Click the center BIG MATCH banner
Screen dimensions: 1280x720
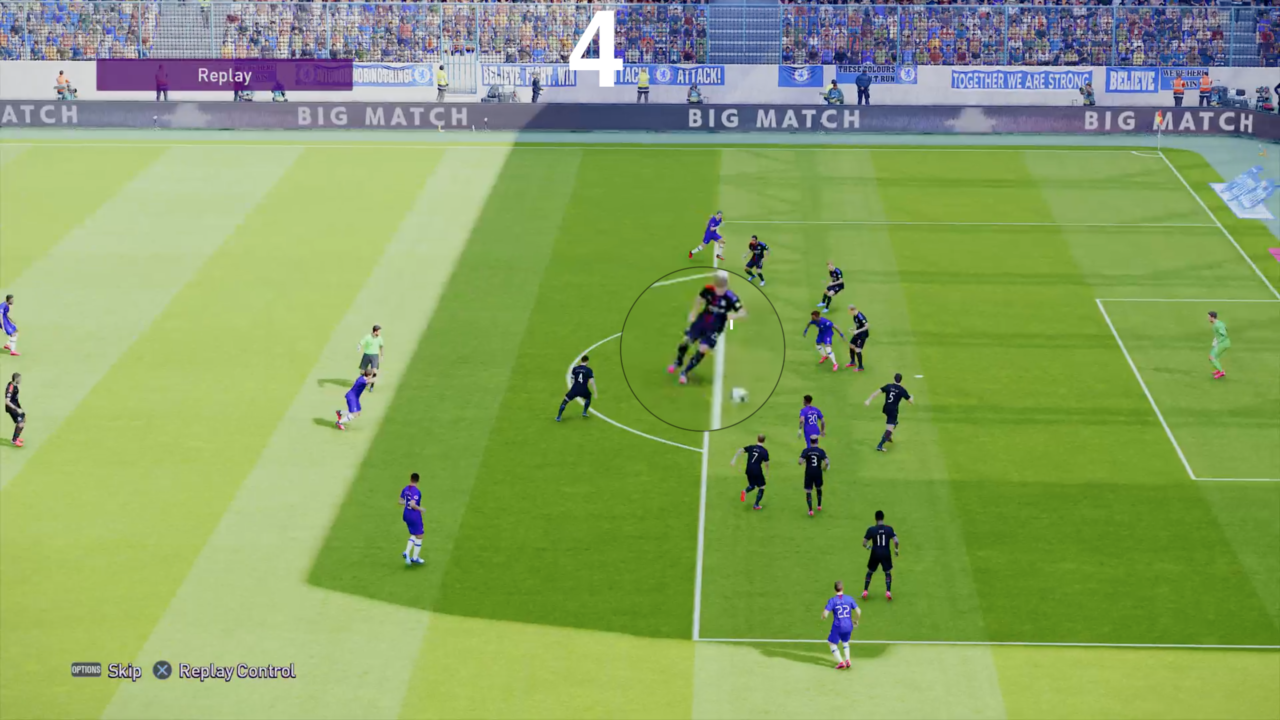773,119
